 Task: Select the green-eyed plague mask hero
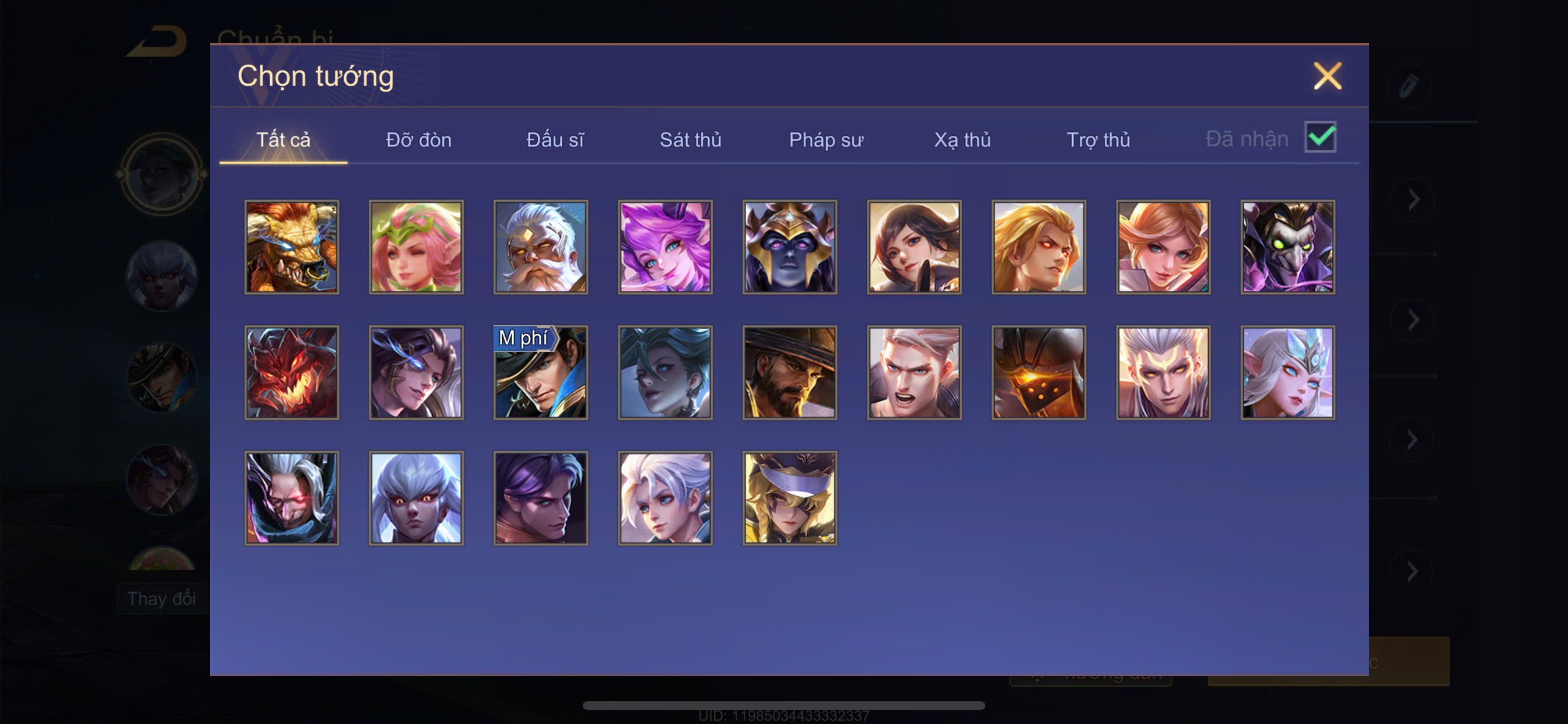1287,247
